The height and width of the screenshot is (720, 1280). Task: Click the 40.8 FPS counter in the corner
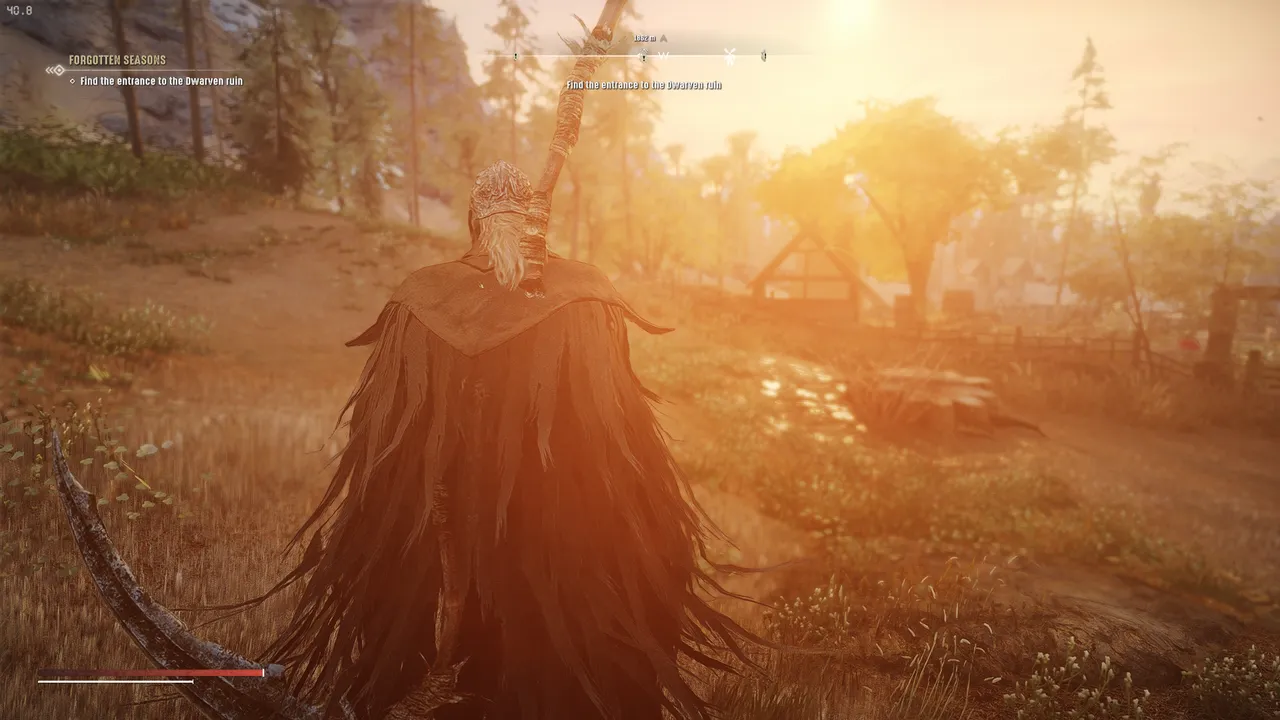point(18,8)
